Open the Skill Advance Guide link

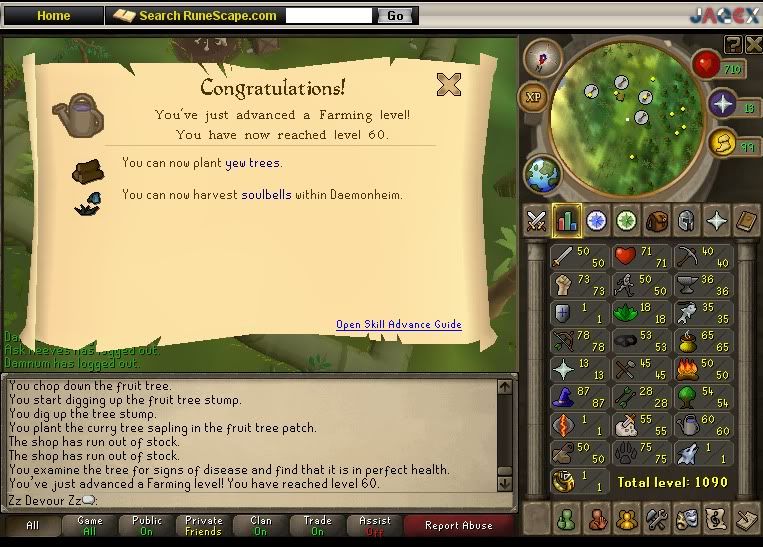pyautogui.click(x=398, y=324)
